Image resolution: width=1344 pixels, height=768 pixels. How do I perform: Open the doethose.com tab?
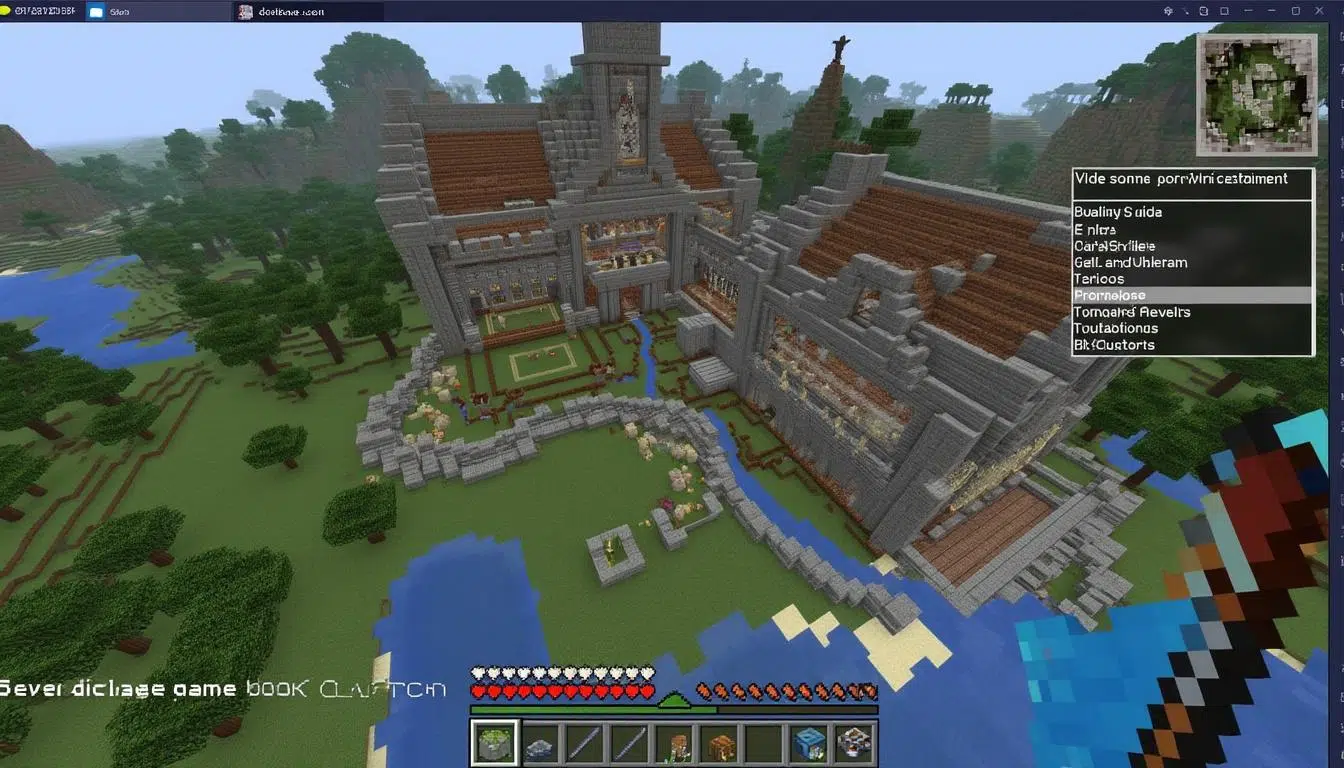click(300, 11)
